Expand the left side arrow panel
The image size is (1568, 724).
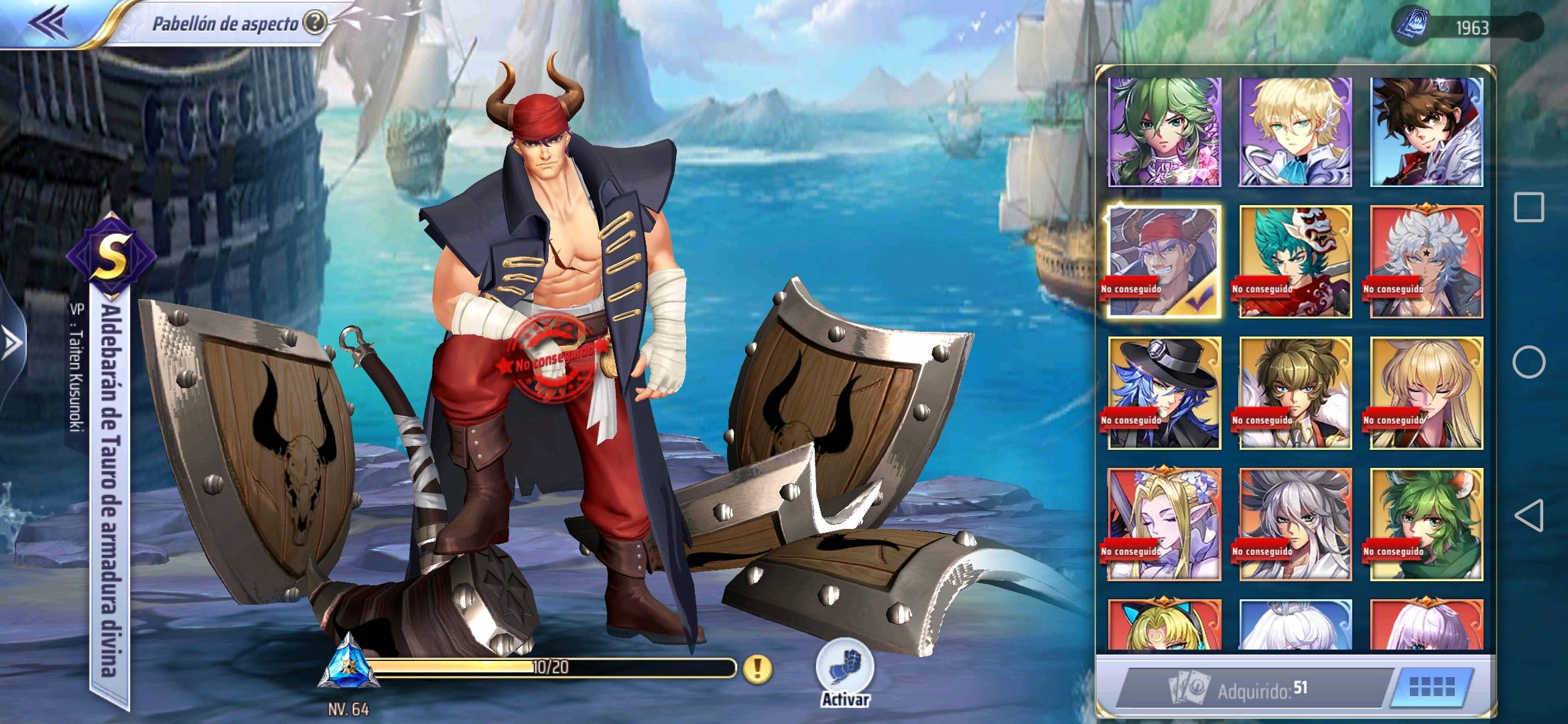click(x=12, y=342)
